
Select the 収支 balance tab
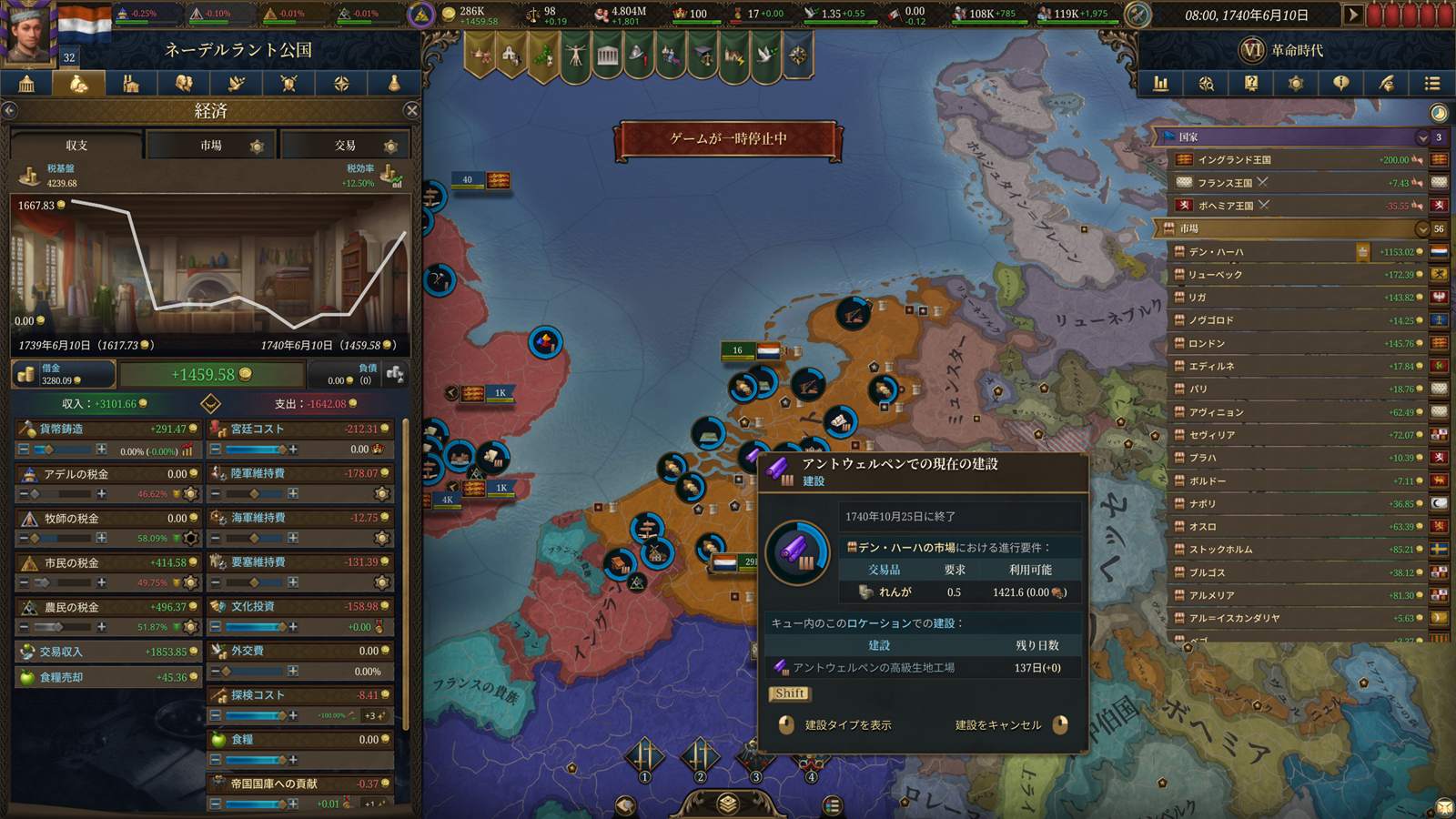(76, 146)
